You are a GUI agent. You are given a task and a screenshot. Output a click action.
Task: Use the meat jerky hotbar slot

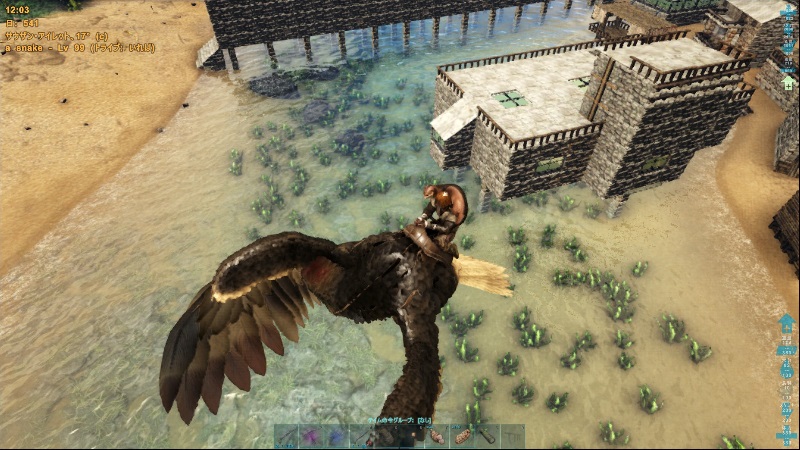point(461,437)
